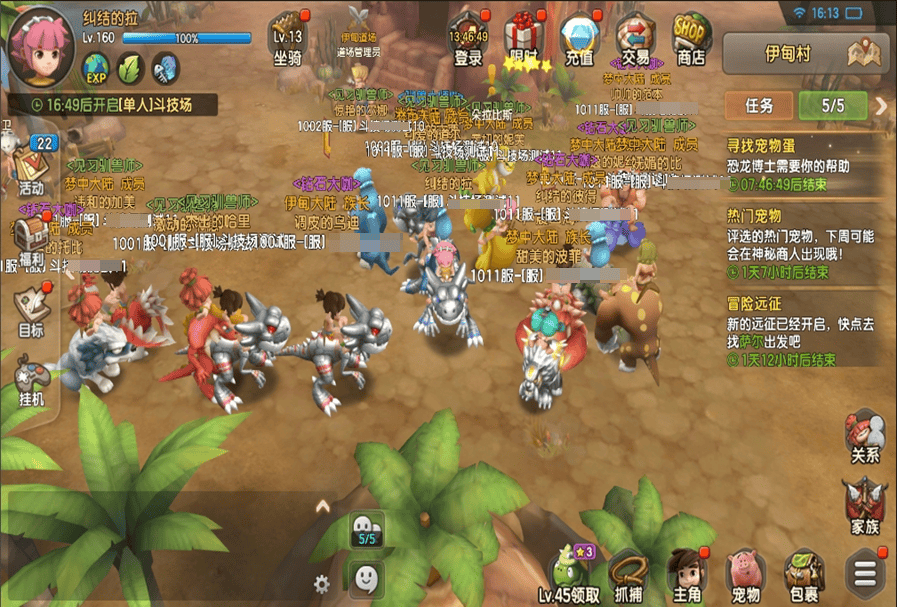Image resolution: width=897 pixels, height=607 pixels.
Task: Switch to the 任务 quest tab
Action: click(759, 105)
